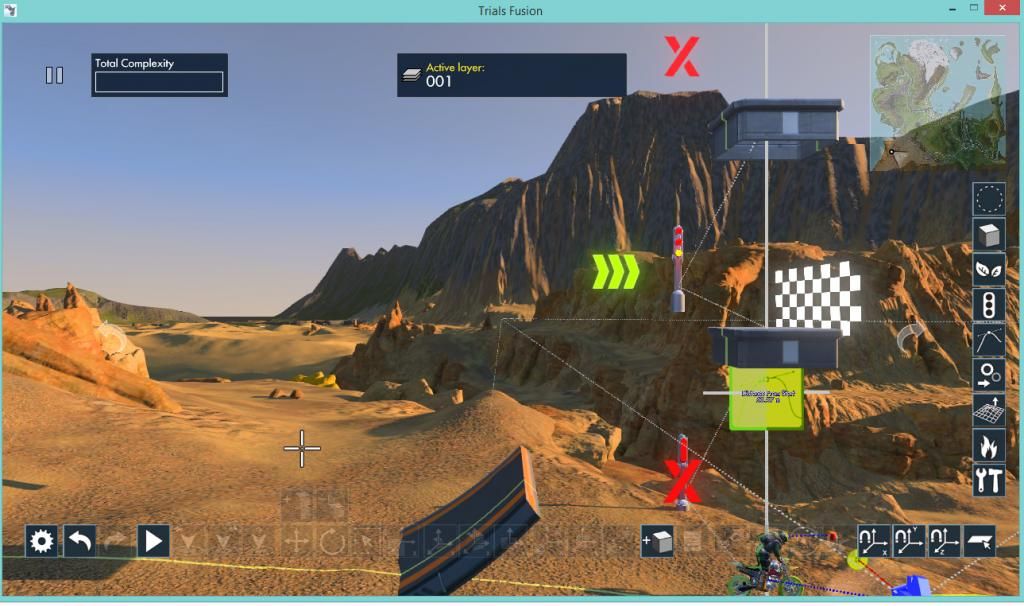The height and width of the screenshot is (606, 1024).
Task: Open the gear settings button
Action: click(x=41, y=541)
